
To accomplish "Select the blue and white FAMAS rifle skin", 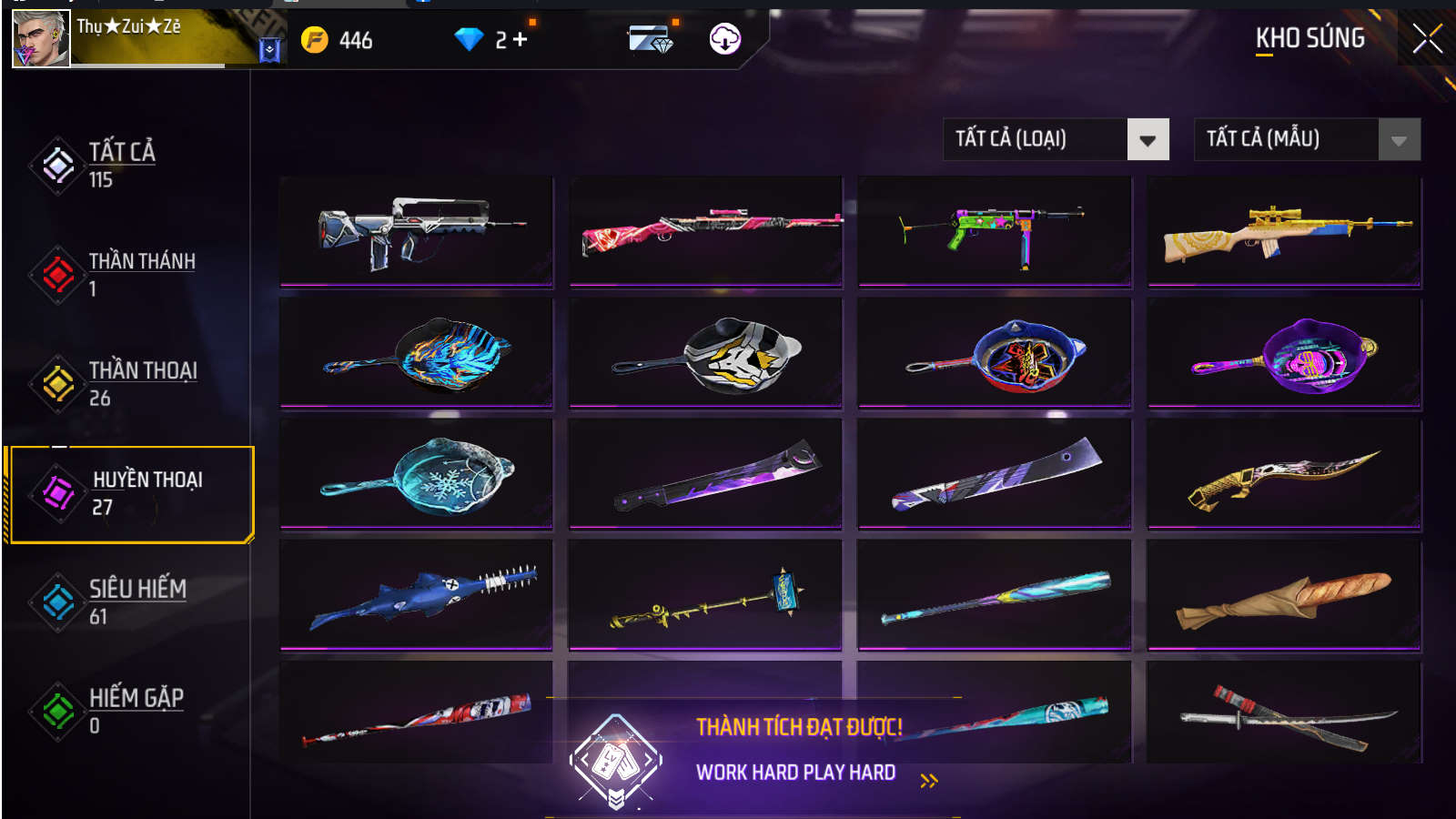I will (x=416, y=231).
